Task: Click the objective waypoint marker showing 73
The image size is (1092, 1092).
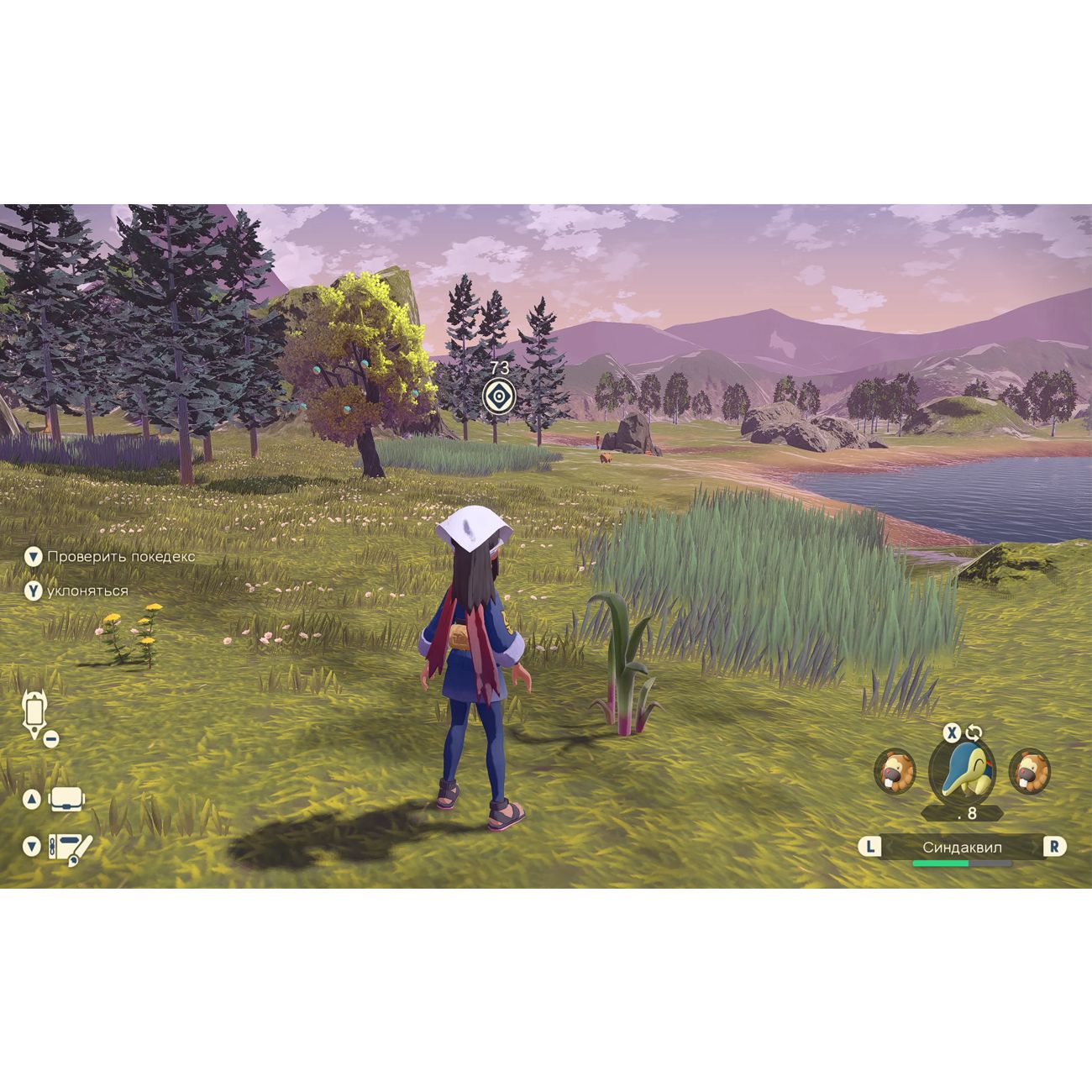Action: pos(498,395)
